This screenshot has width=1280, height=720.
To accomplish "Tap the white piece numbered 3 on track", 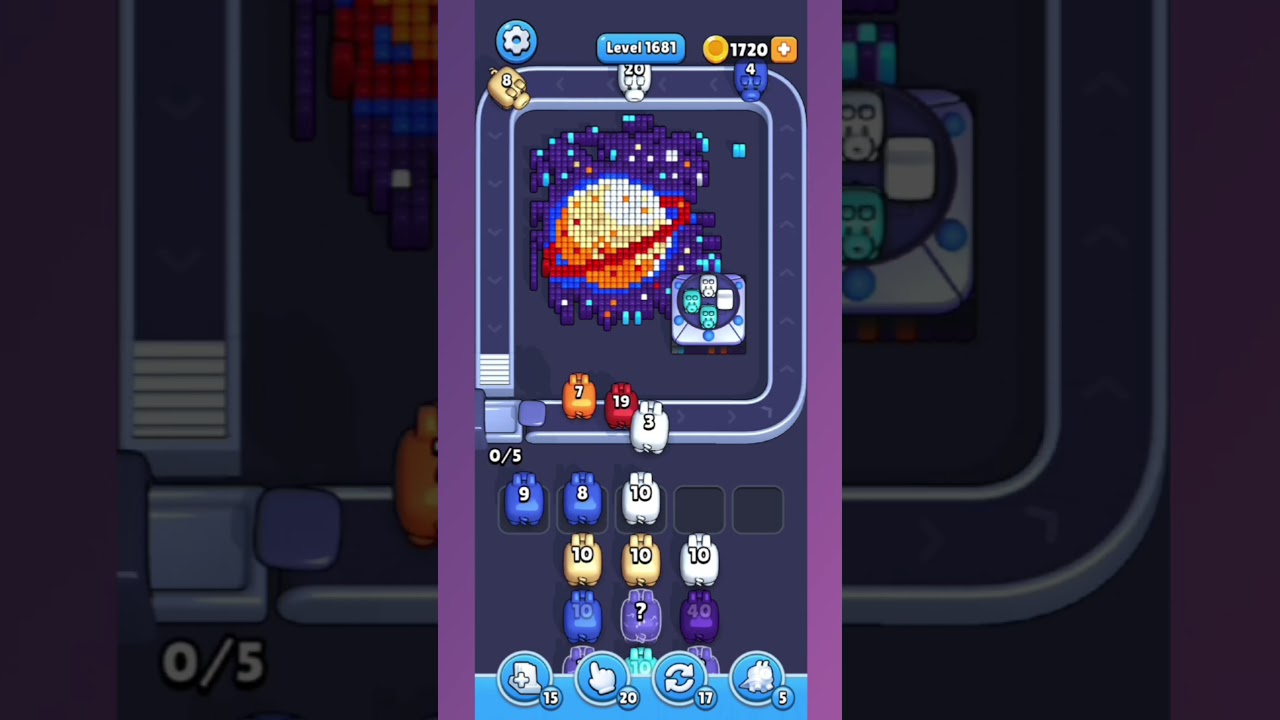I will point(650,424).
